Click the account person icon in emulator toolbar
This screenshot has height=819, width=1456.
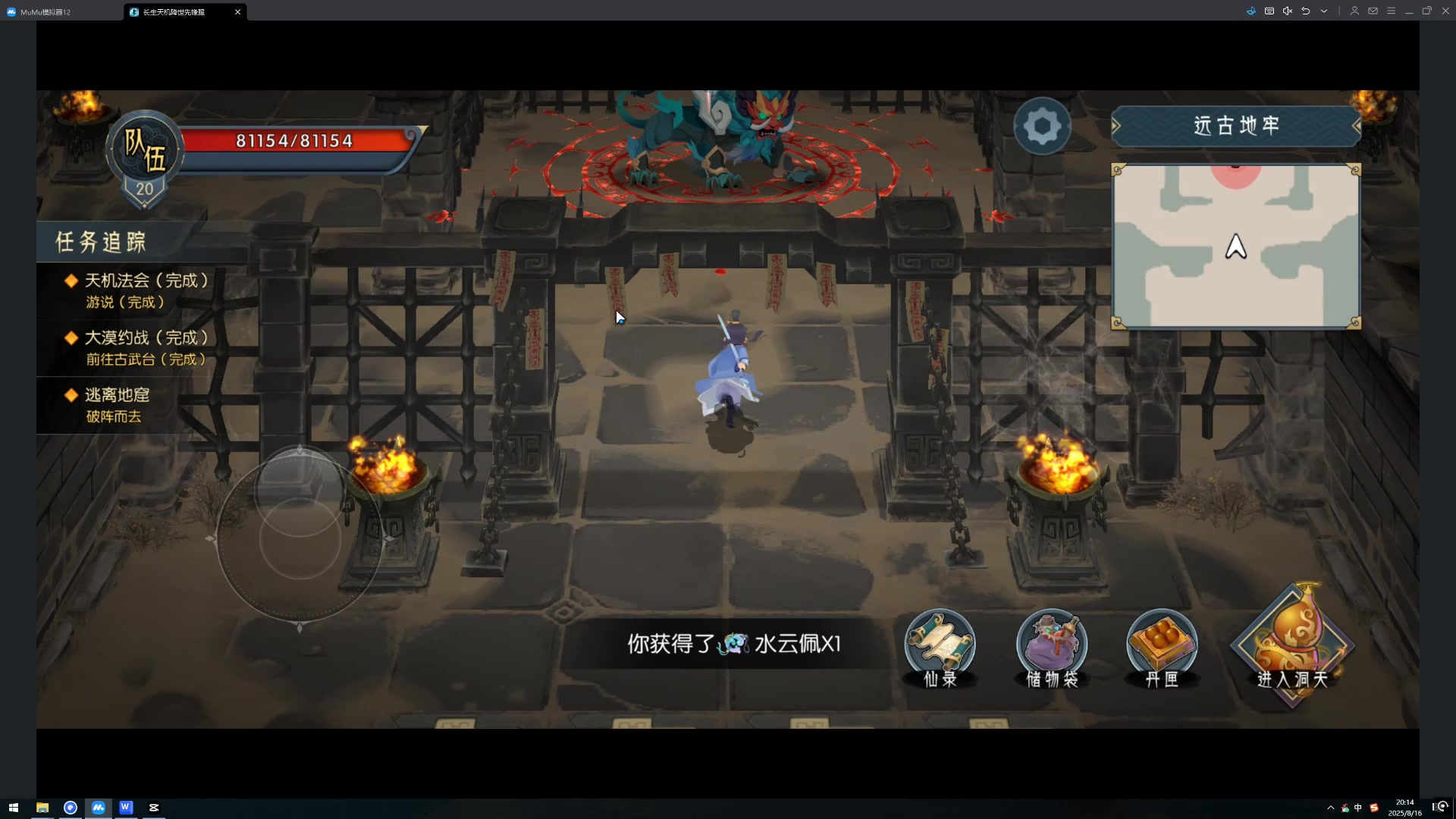pos(1354,11)
